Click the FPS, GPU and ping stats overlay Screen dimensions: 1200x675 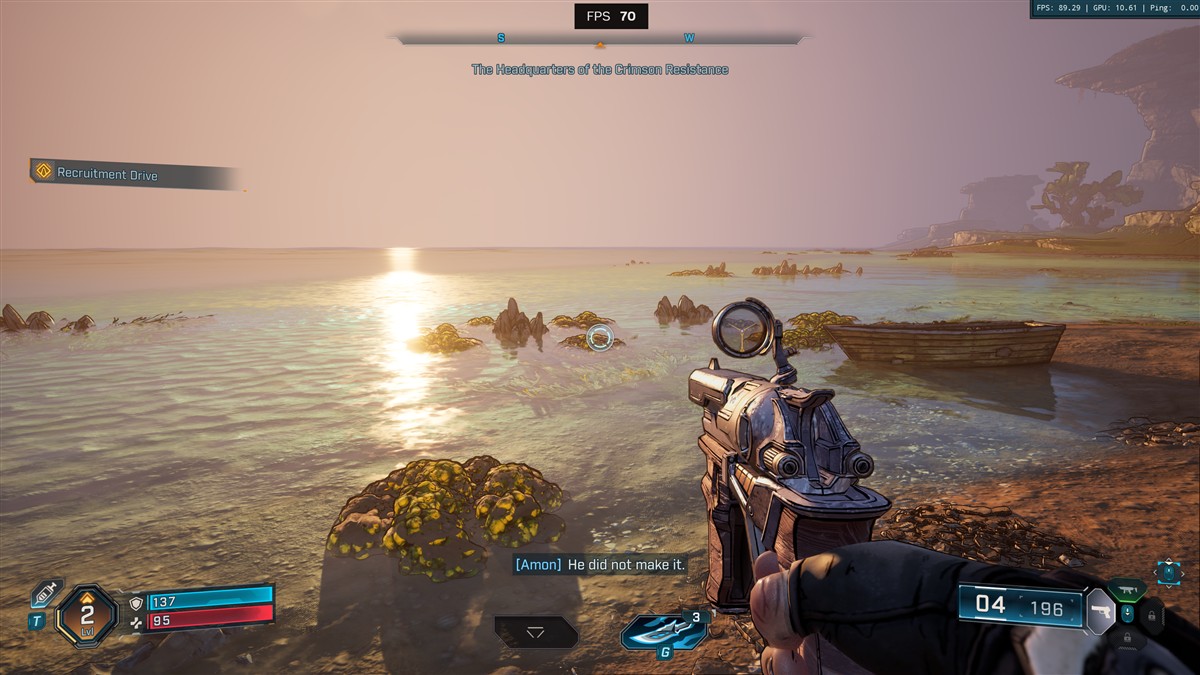(x=1114, y=9)
